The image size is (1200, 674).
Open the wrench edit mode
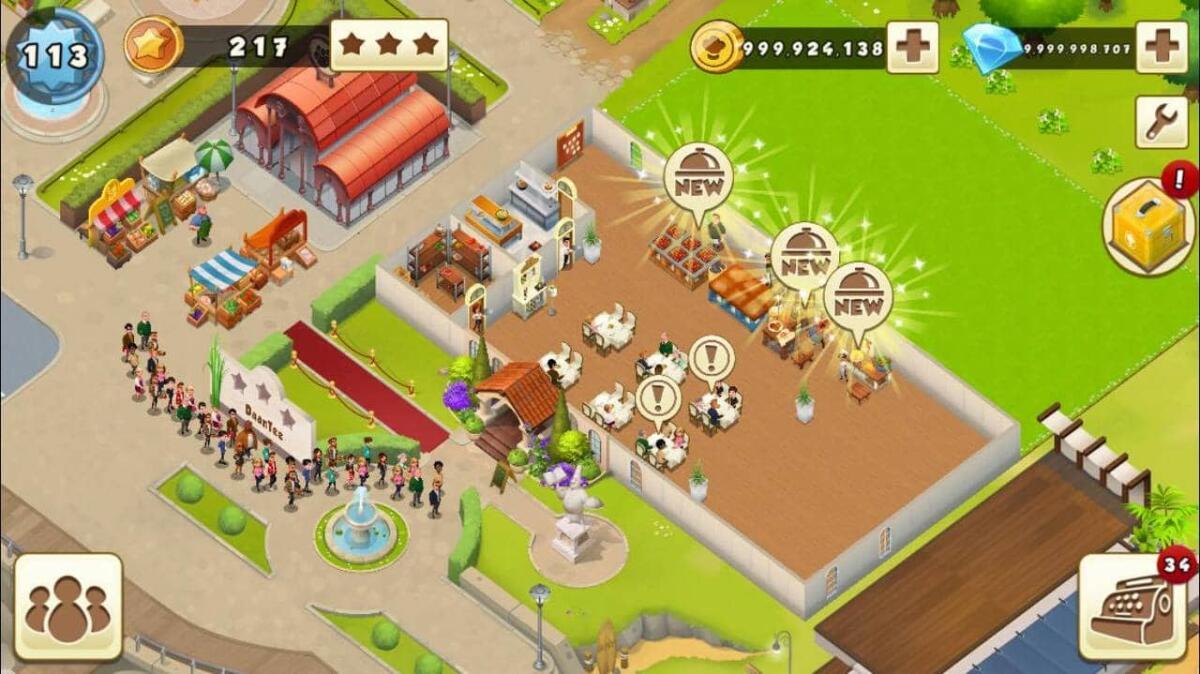tap(1161, 122)
